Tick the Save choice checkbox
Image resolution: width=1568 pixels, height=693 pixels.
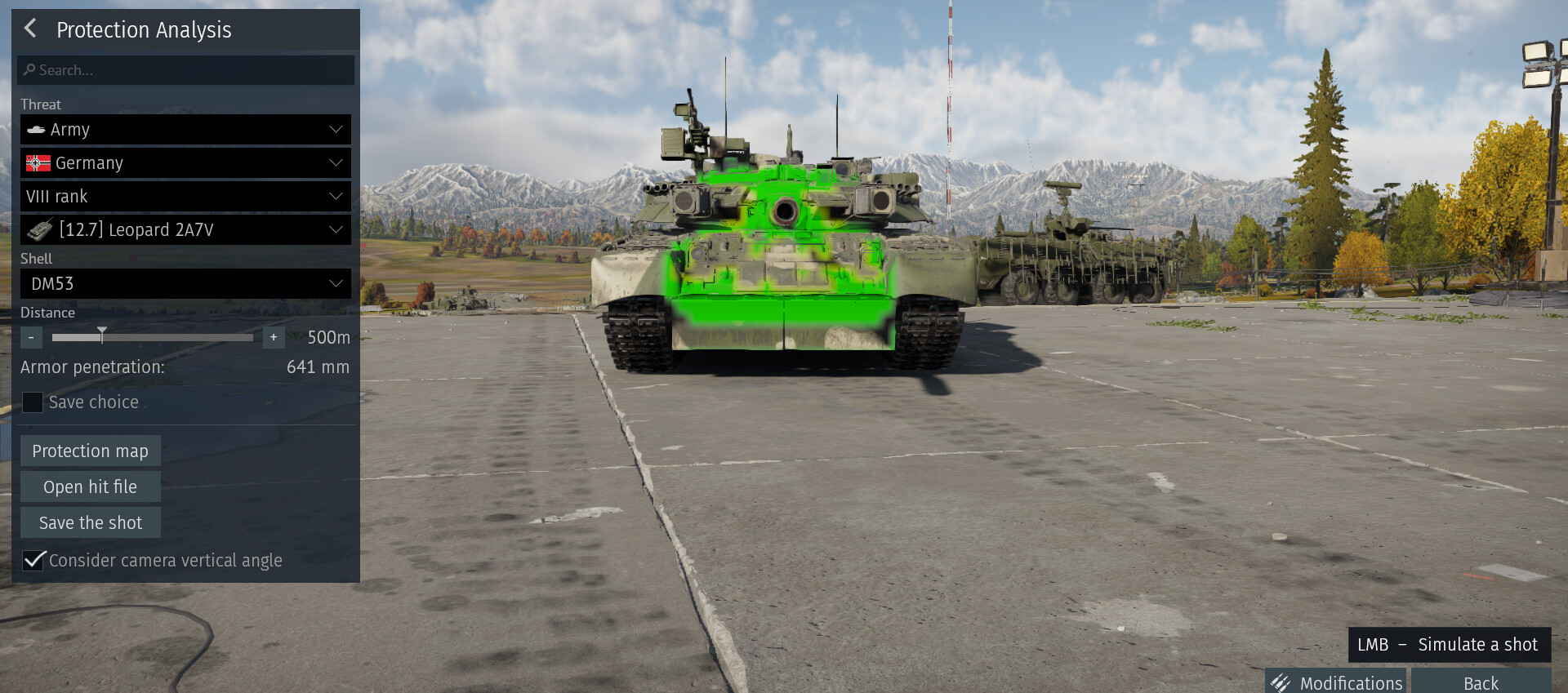pos(33,402)
